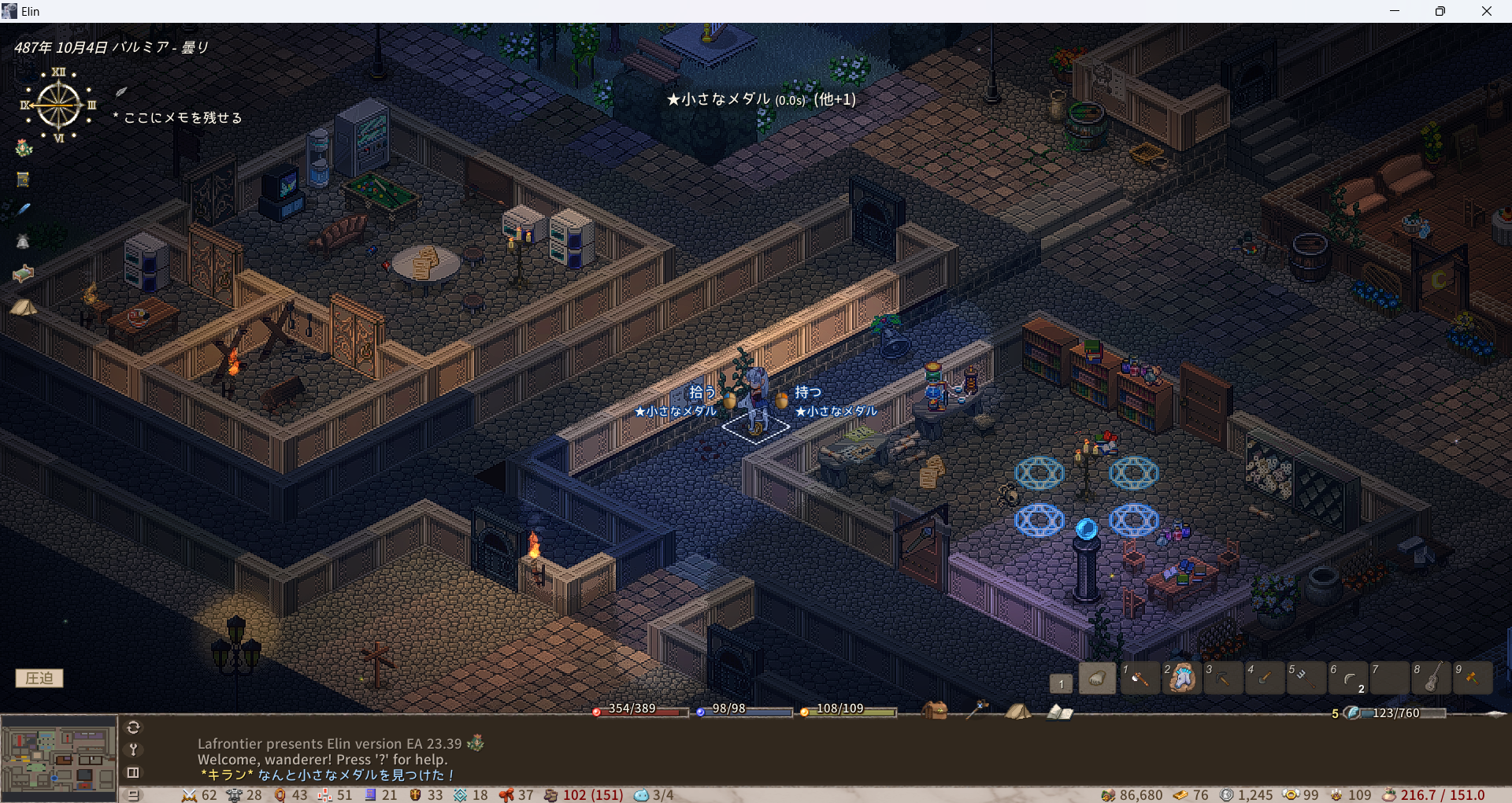Select the axe in hotbar slot 1

[x=1139, y=678]
